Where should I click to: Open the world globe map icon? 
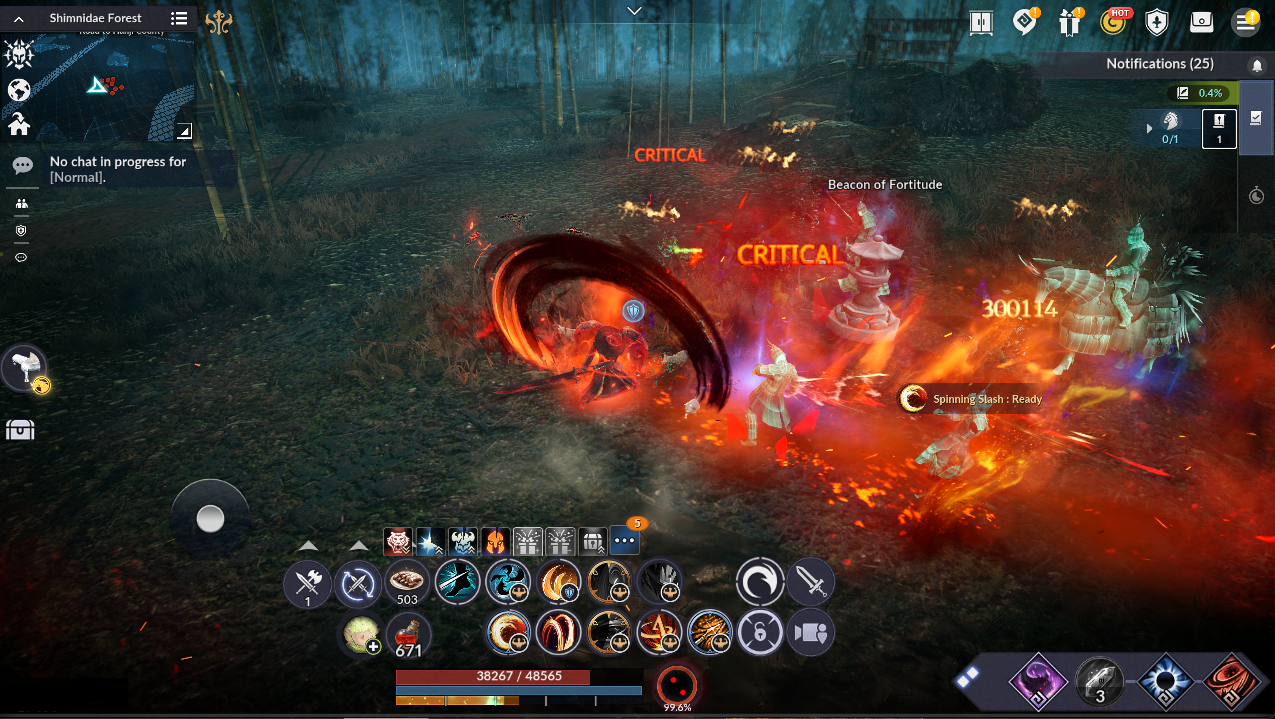(x=19, y=90)
